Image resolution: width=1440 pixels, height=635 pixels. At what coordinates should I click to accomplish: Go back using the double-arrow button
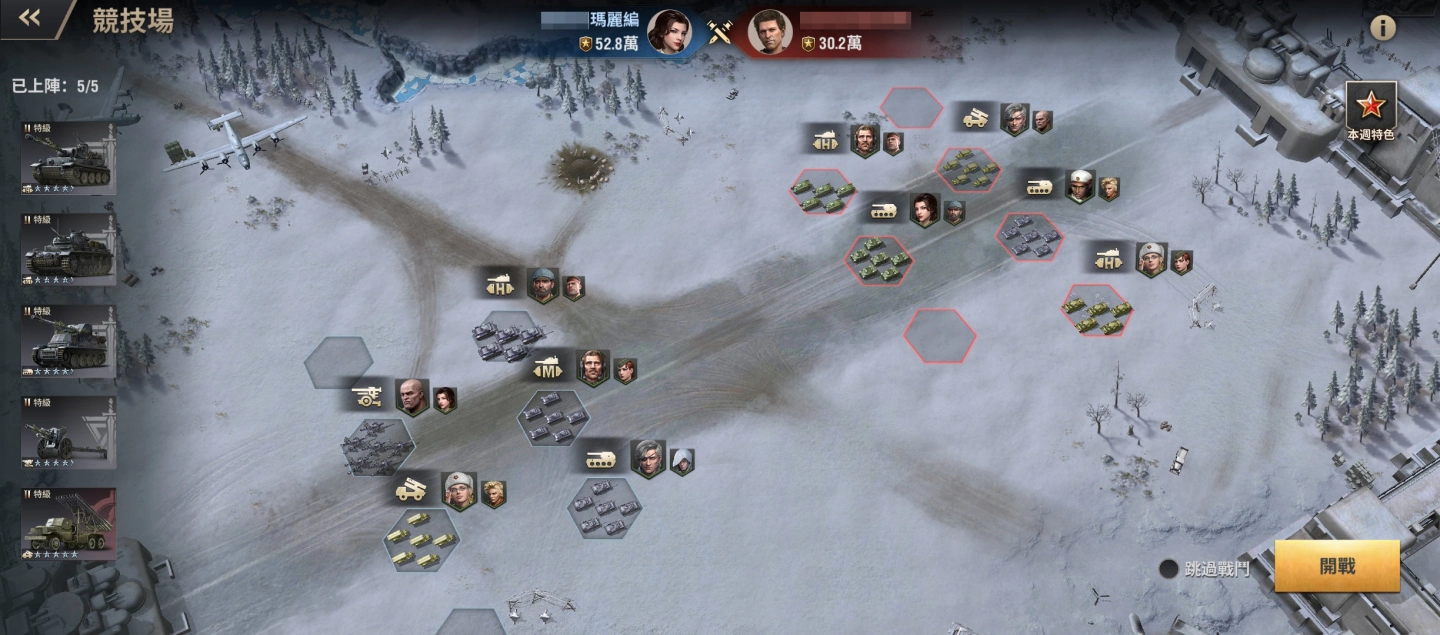tap(30, 18)
